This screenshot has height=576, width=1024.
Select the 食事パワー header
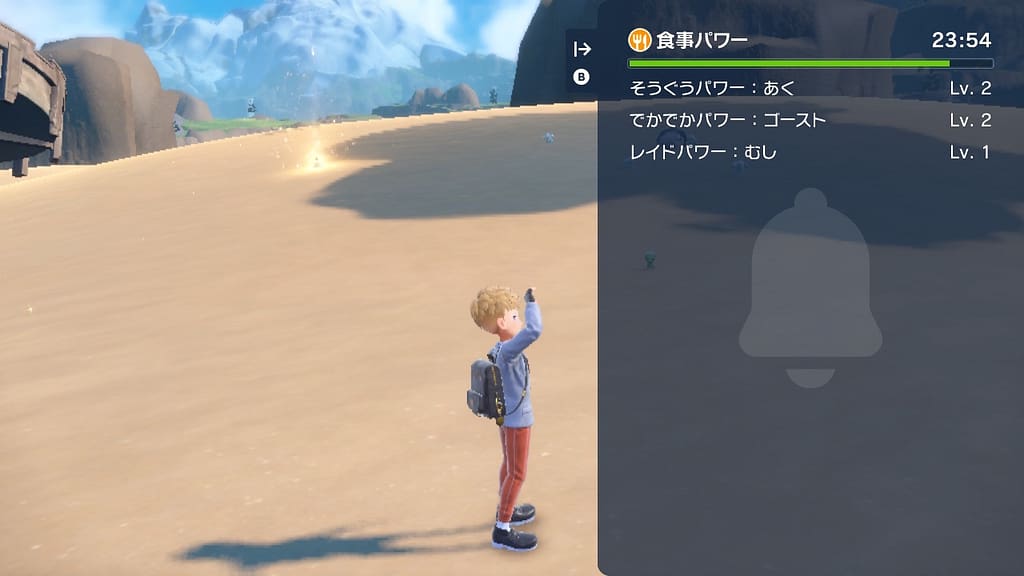[x=689, y=40]
